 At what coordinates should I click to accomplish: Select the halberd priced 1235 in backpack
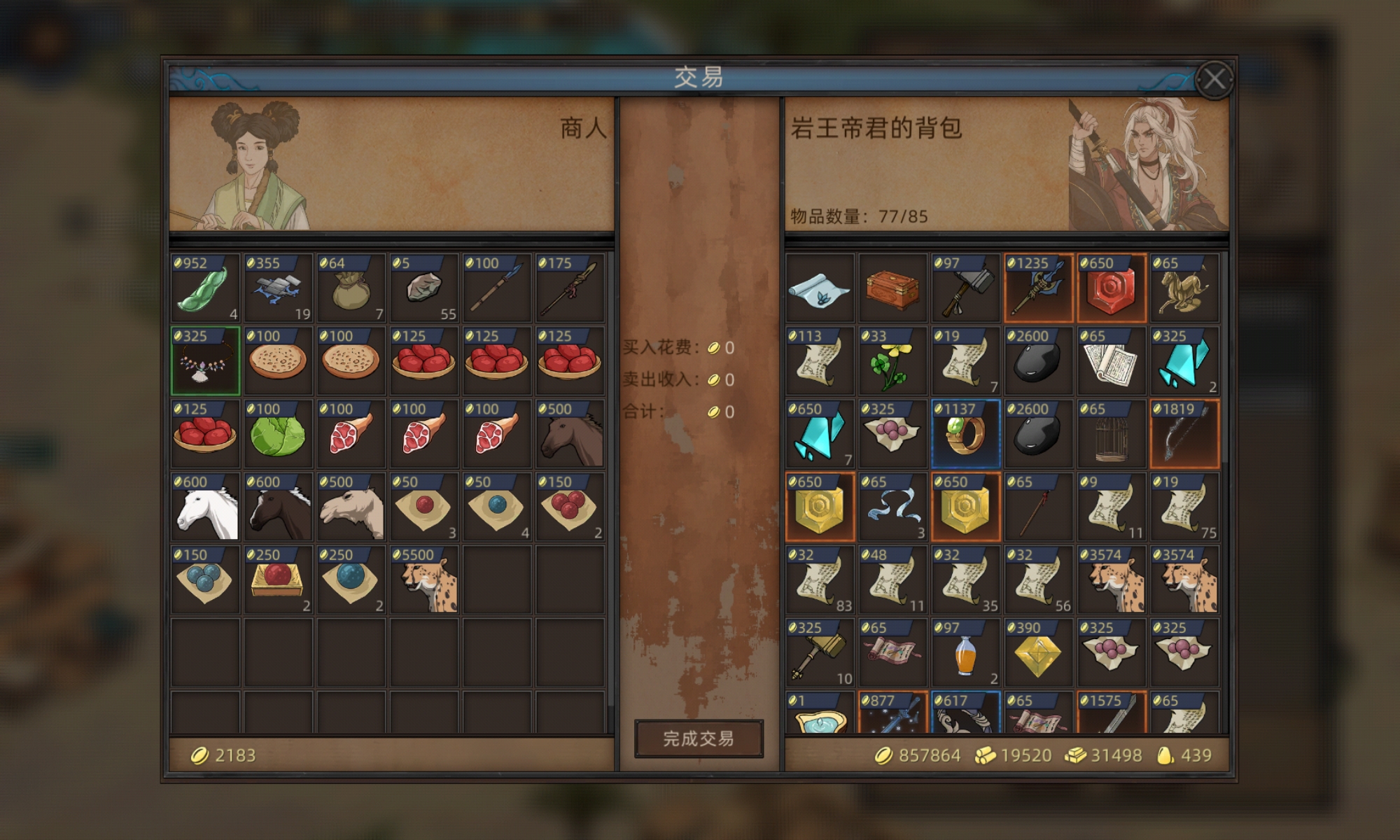point(1038,287)
